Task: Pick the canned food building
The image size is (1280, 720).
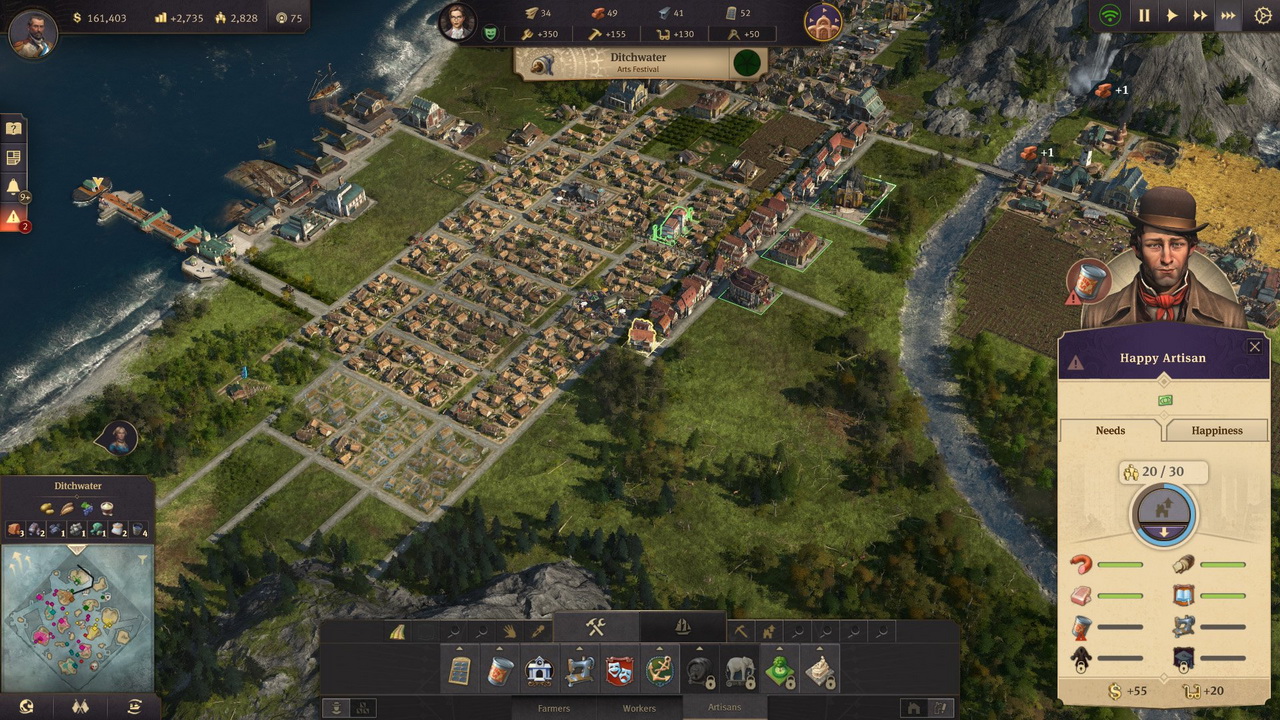Action: pyautogui.click(x=500, y=671)
